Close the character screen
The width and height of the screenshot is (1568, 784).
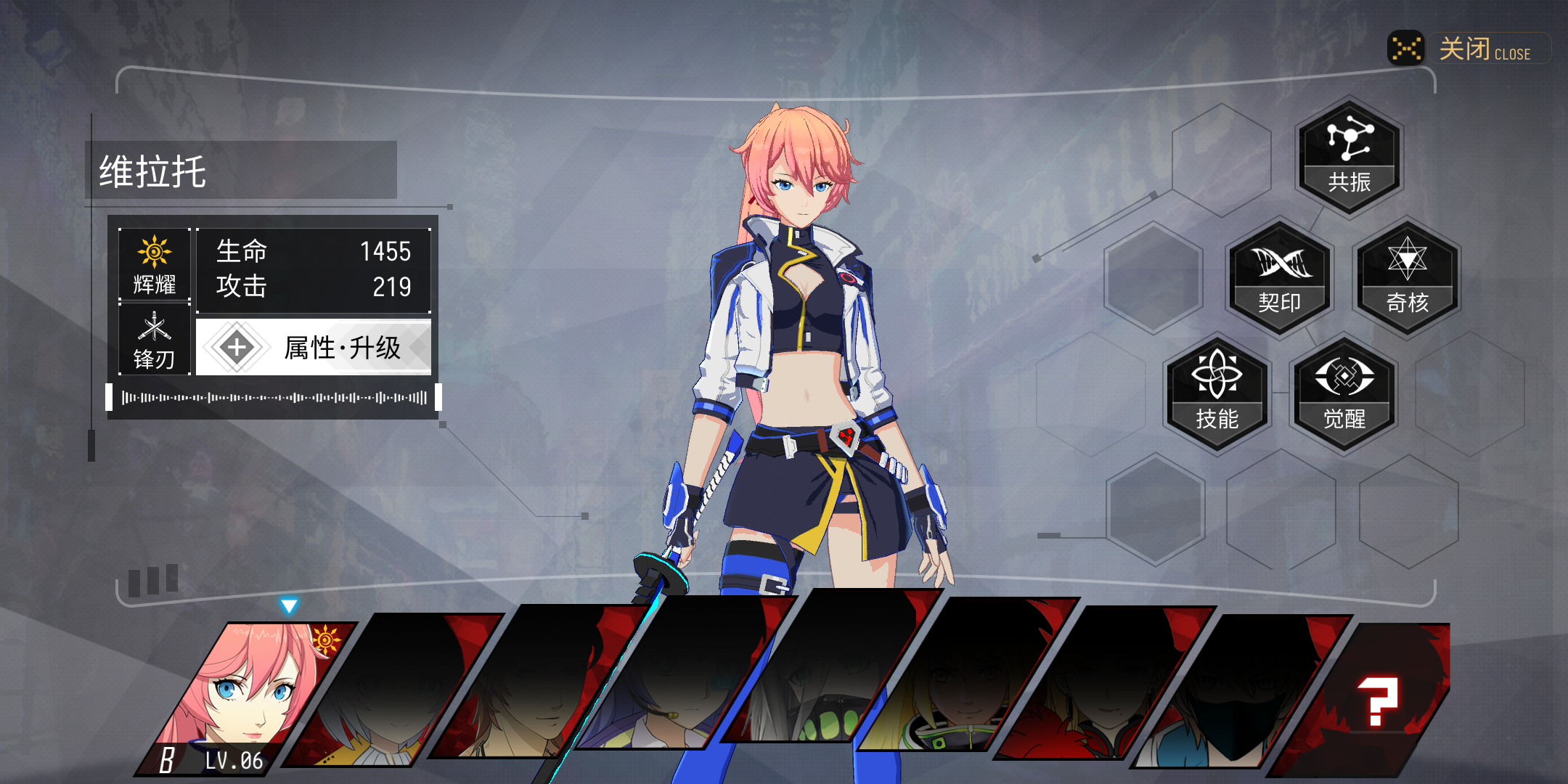click(x=1466, y=49)
